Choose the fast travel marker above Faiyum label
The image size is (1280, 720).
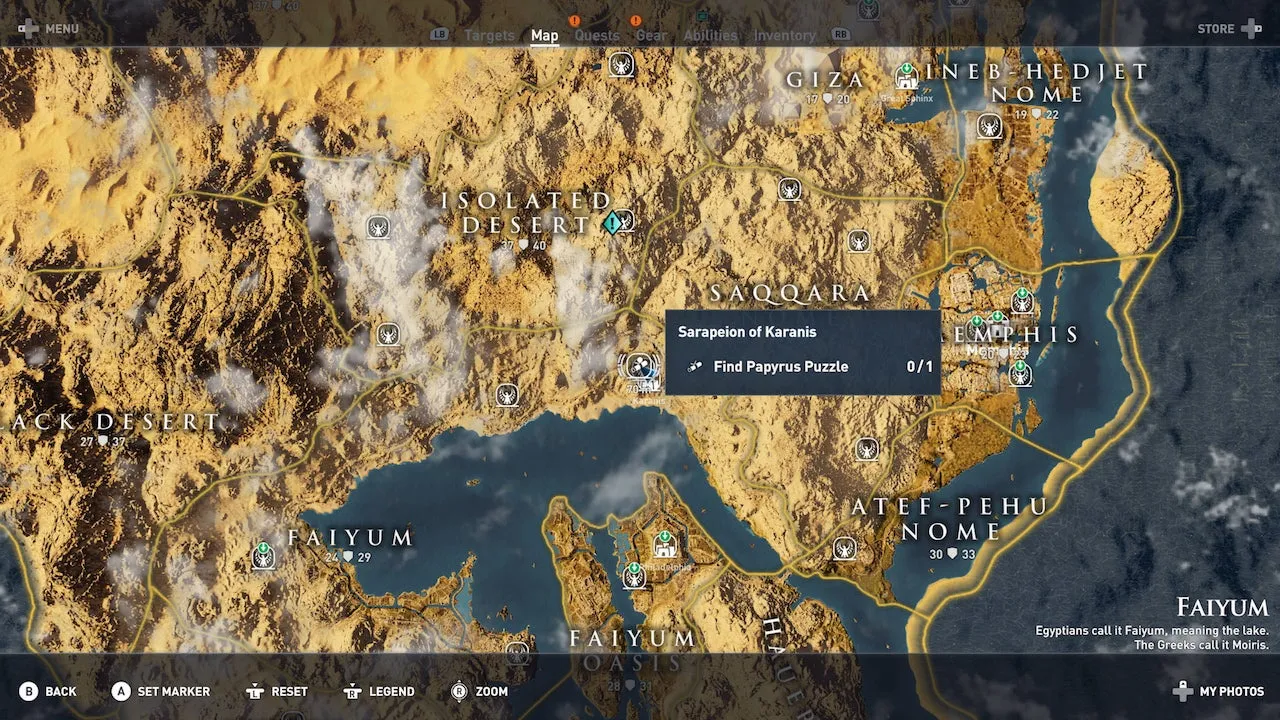tap(263, 554)
